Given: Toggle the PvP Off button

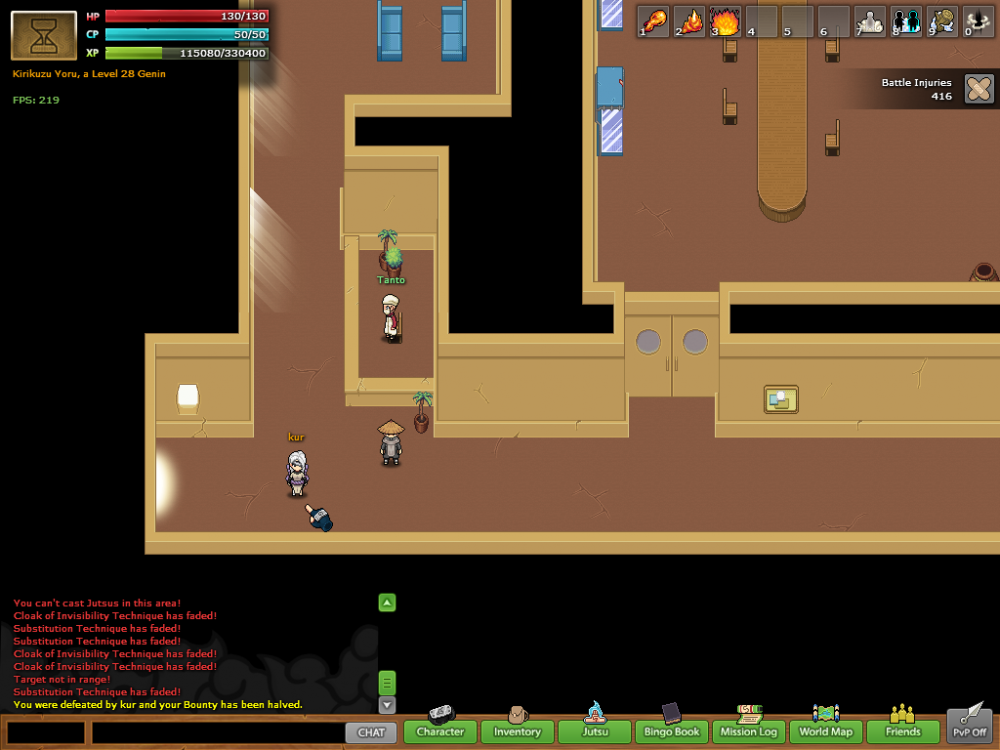Looking at the screenshot, I should pos(969,725).
